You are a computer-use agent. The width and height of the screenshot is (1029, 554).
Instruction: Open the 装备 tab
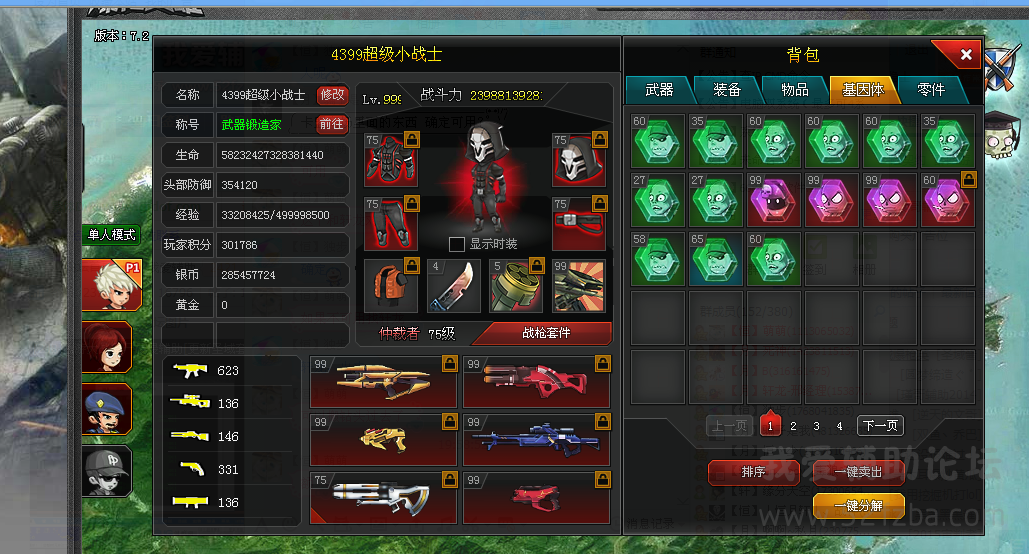[x=727, y=90]
